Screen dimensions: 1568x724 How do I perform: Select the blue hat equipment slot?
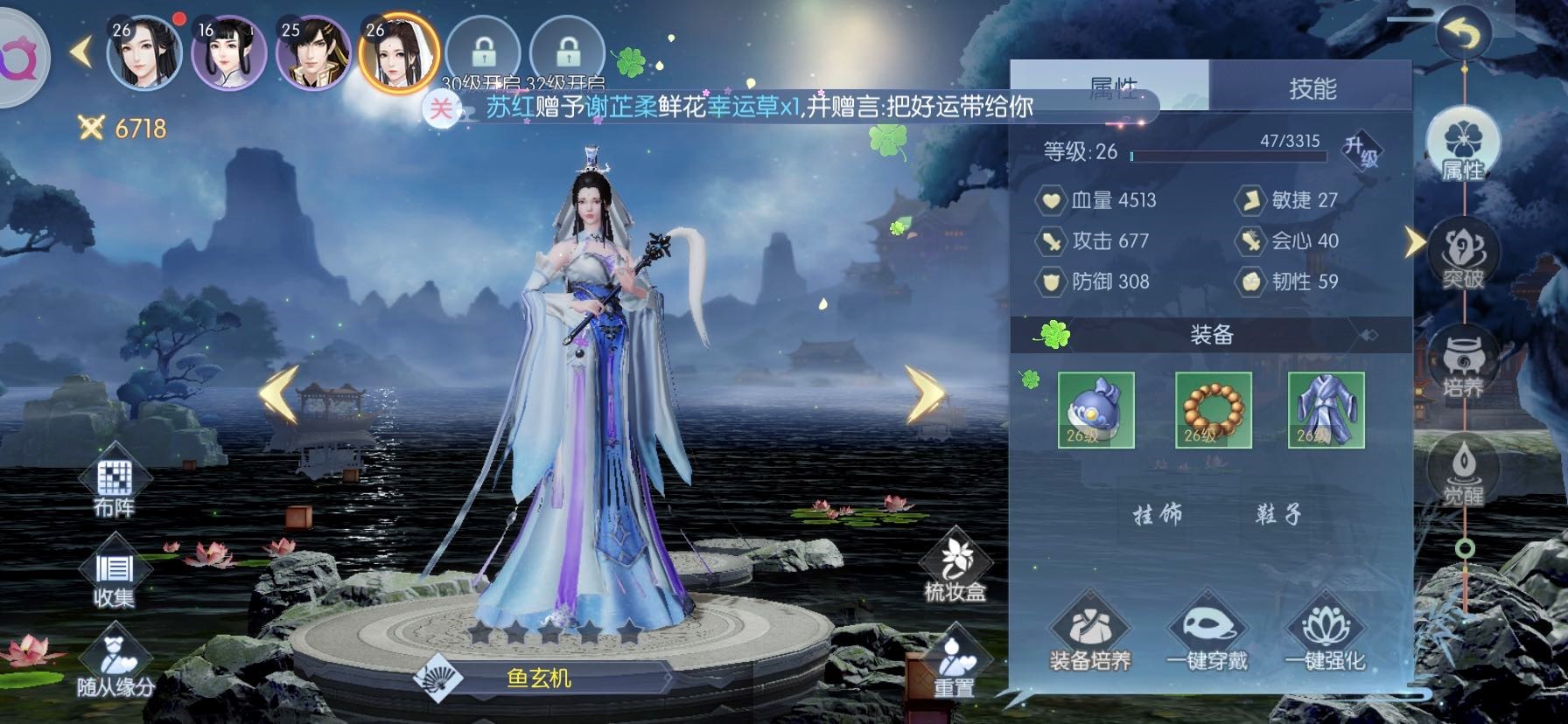pyautogui.click(x=1095, y=409)
